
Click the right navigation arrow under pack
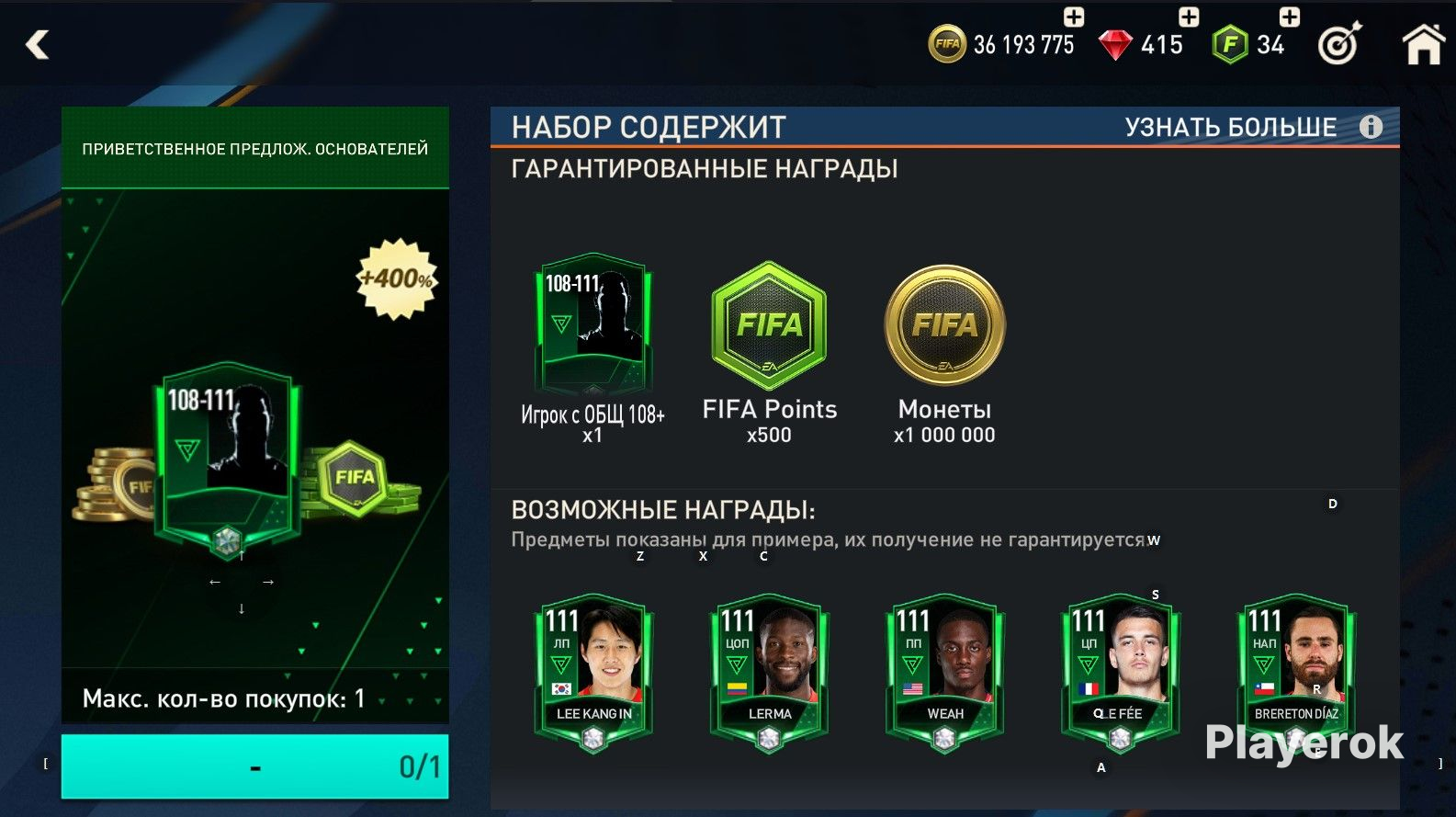coord(269,581)
